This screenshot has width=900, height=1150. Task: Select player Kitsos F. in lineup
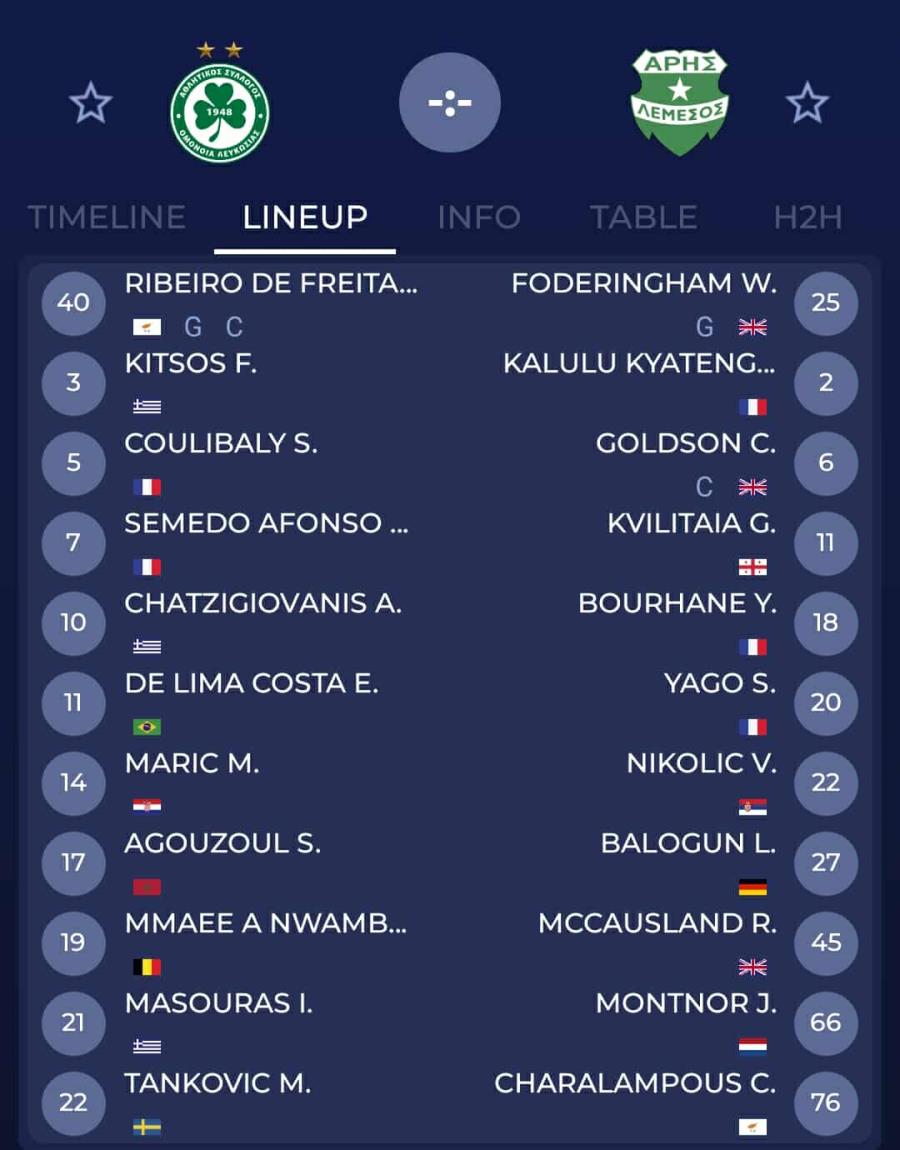[191, 364]
